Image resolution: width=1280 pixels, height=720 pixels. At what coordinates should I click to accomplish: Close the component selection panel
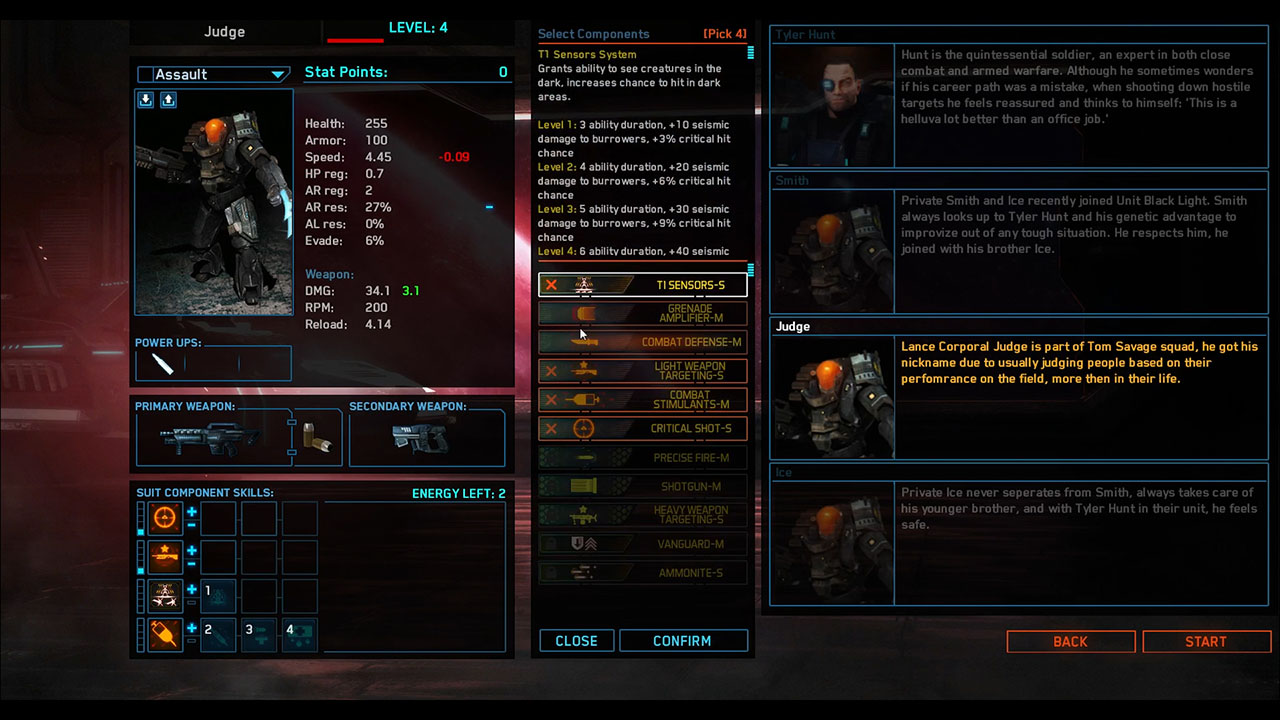coord(576,641)
